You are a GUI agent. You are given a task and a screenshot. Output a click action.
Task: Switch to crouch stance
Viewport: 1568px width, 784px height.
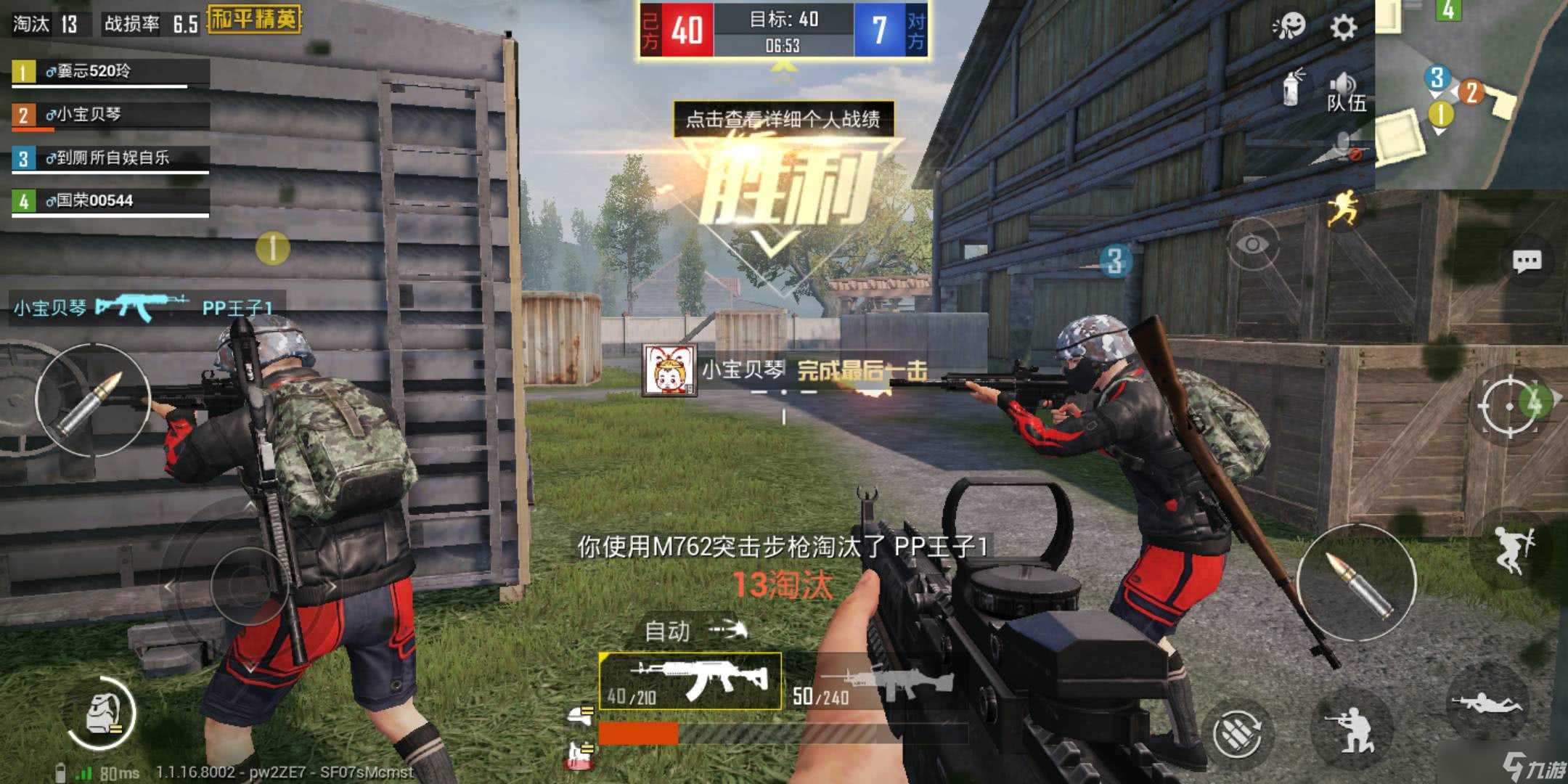tap(1352, 728)
